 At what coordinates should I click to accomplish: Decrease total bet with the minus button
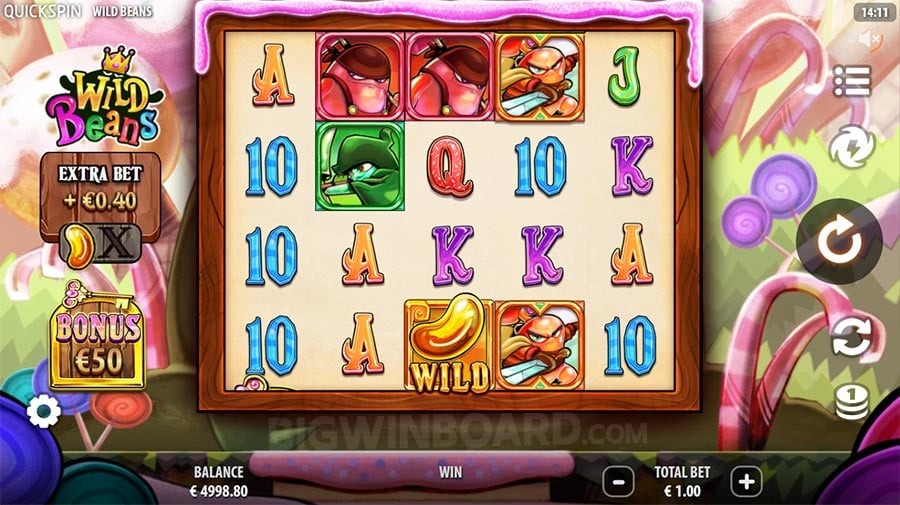[619, 481]
